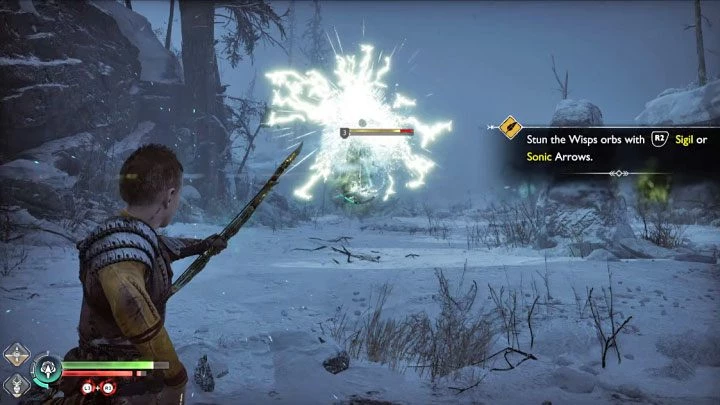Viewport: 720px width, 405px height.
Task: Select the upper diamond summon ability icon
Action: pos(16,354)
